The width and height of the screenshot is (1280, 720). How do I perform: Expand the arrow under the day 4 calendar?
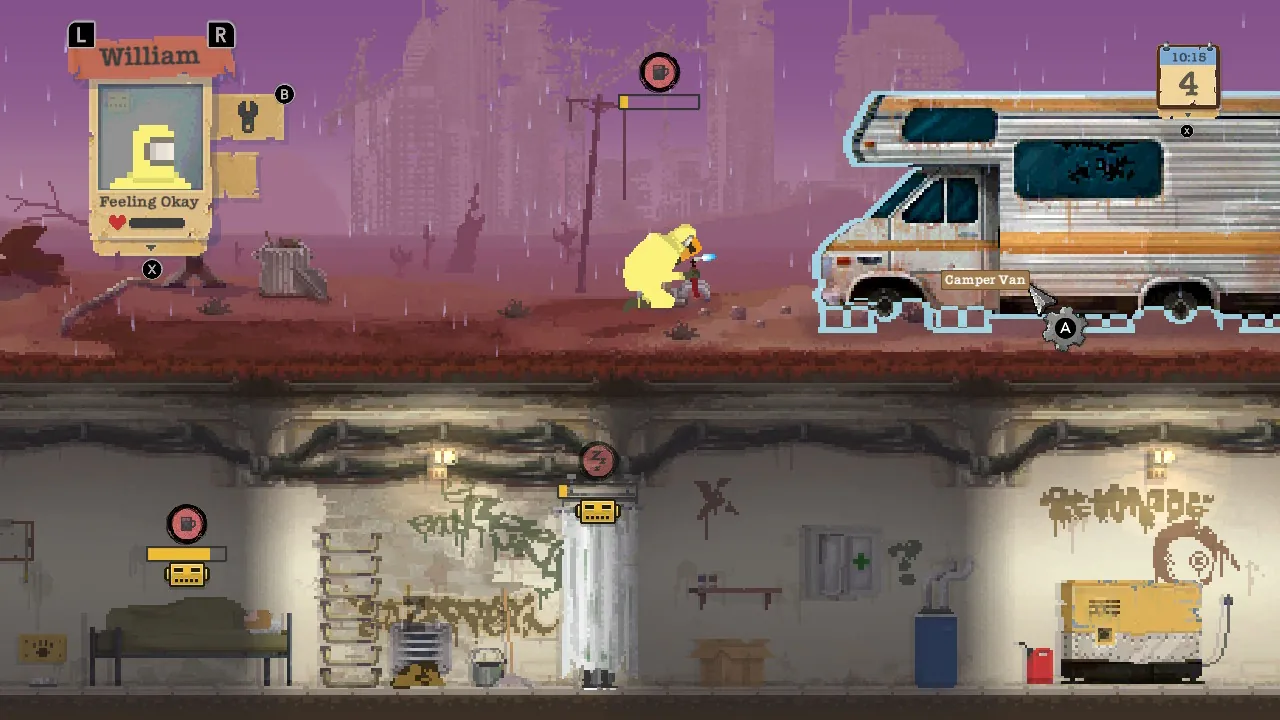pos(1188,114)
